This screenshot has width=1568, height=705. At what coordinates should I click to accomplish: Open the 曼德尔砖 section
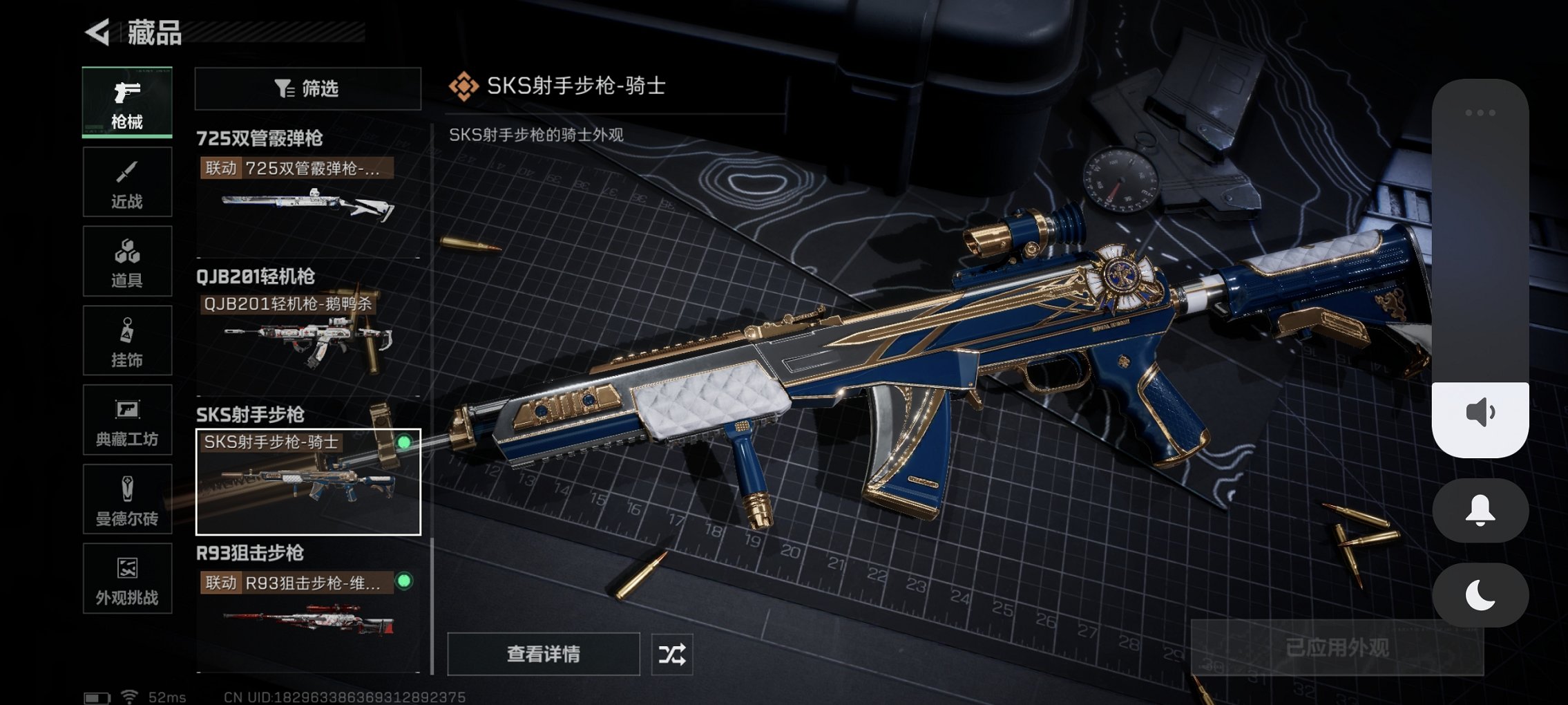[x=127, y=499]
